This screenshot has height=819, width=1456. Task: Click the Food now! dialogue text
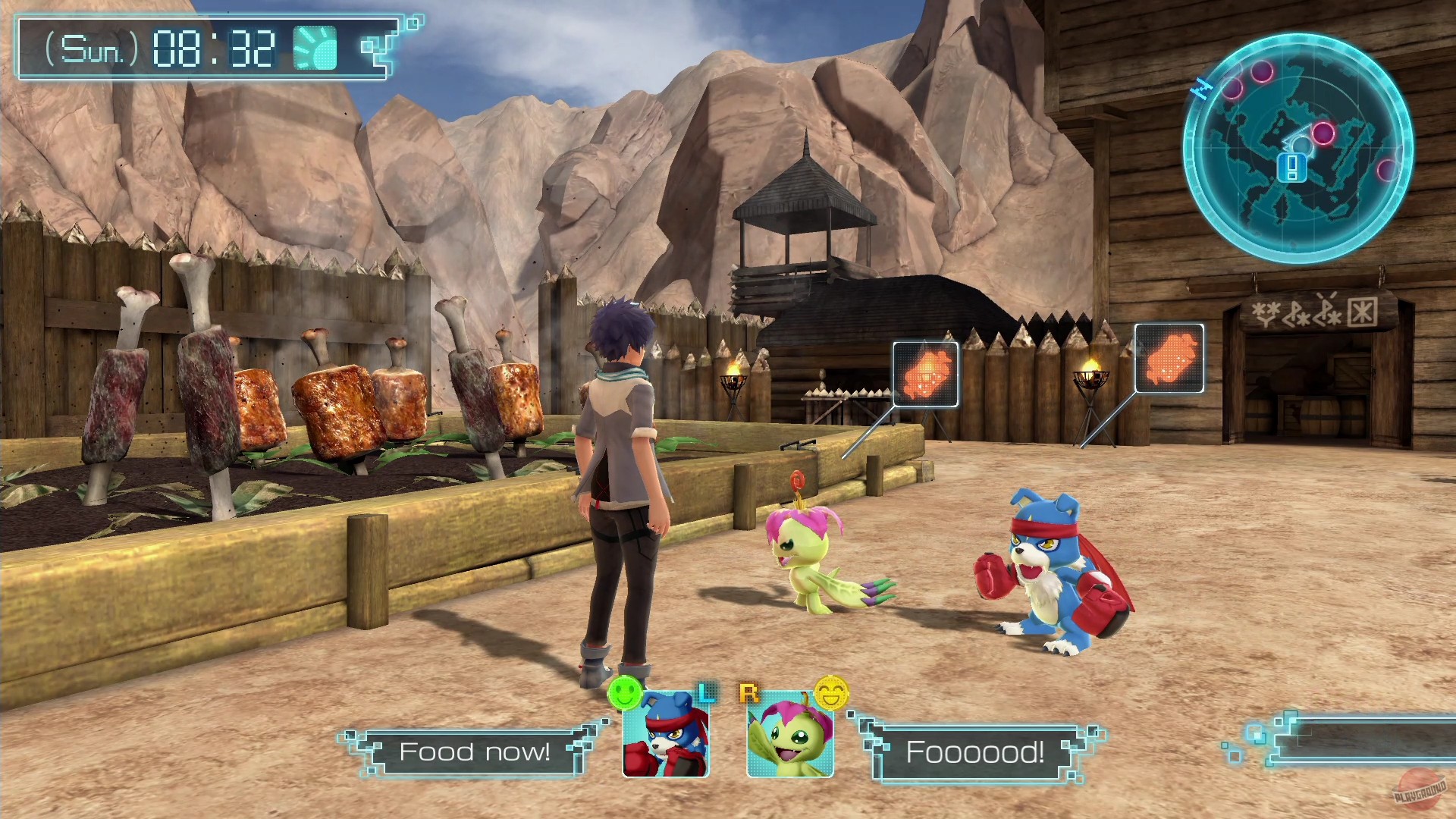coord(476,752)
